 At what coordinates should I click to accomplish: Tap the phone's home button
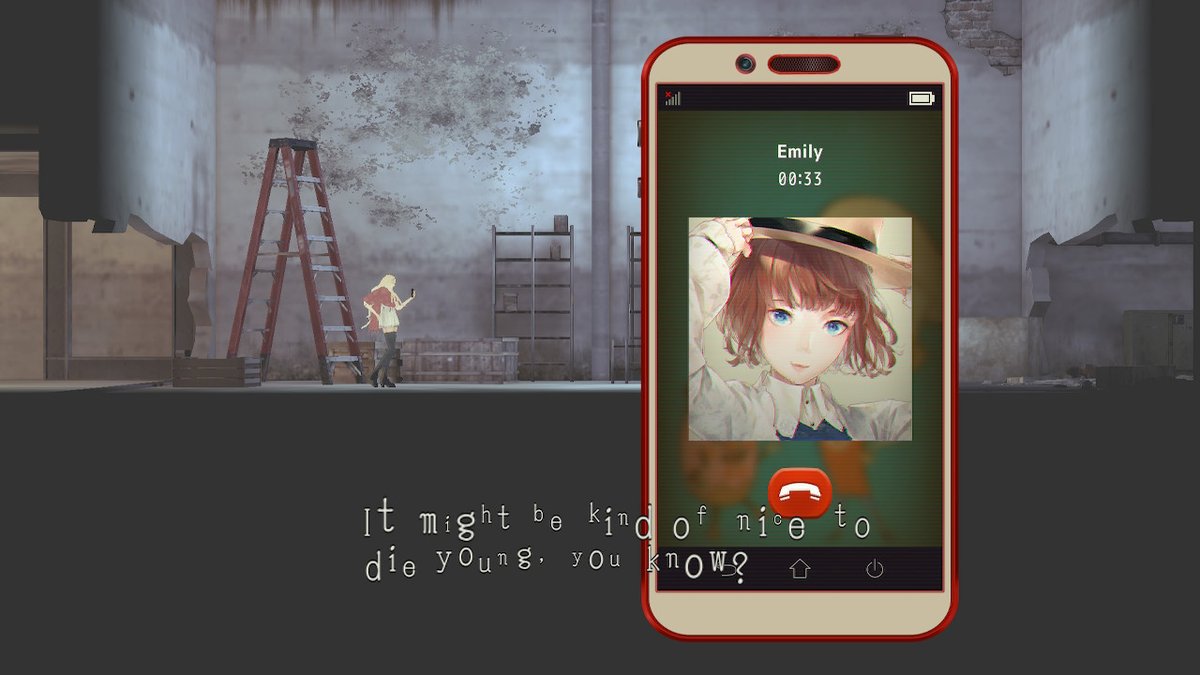point(800,569)
